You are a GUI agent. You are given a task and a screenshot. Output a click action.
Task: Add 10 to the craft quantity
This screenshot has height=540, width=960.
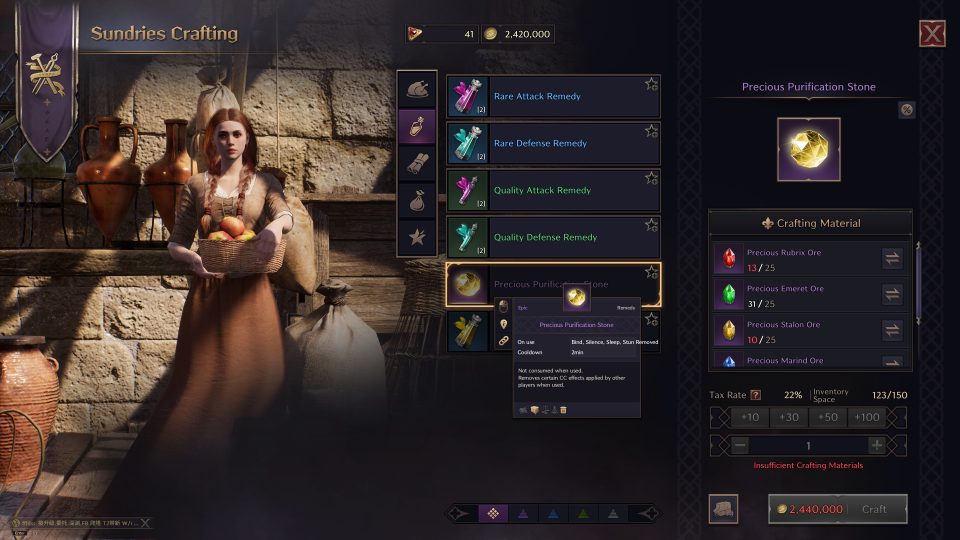click(x=749, y=418)
